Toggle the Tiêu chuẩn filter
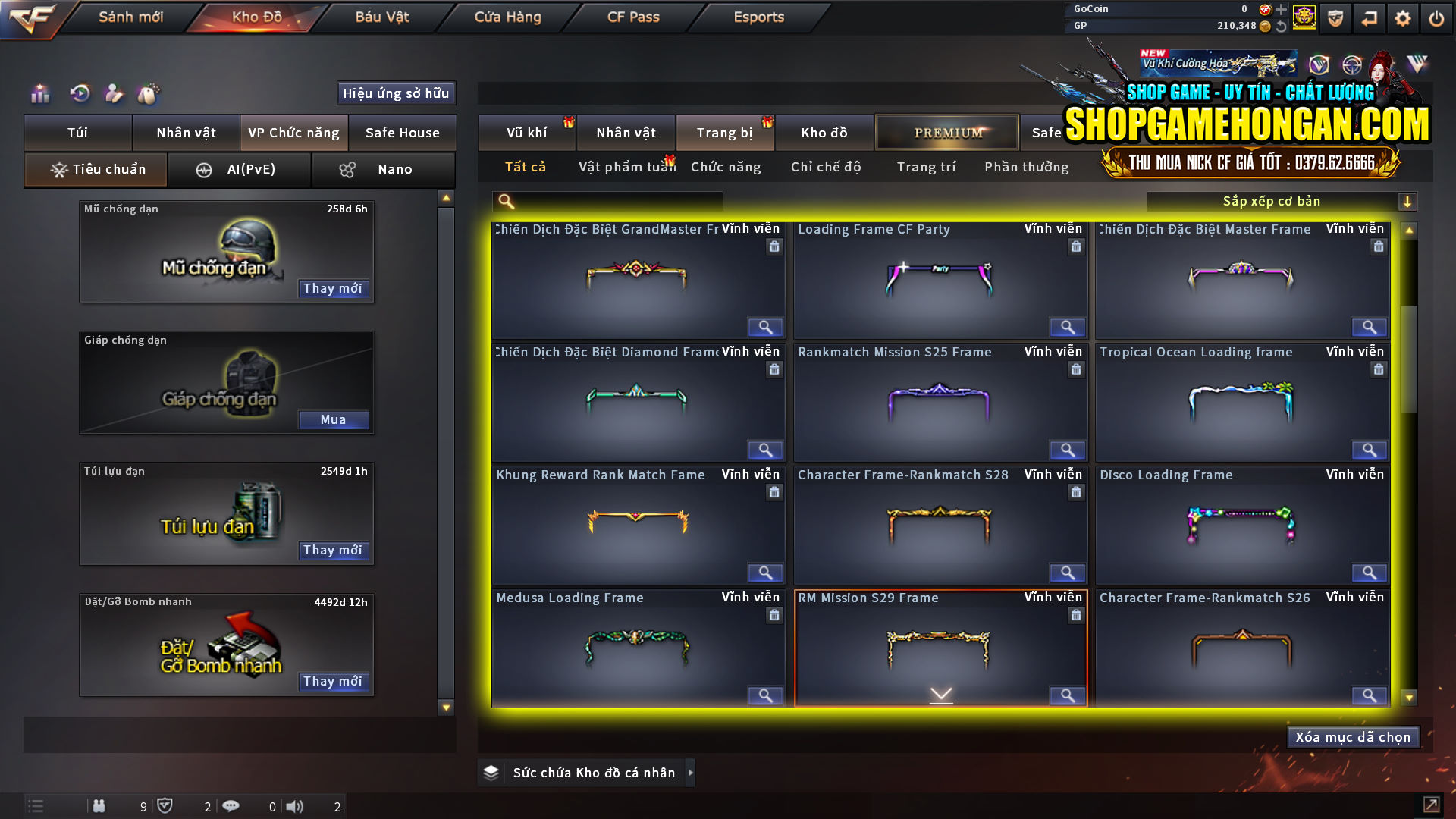 pyautogui.click(x=95, y=169)
